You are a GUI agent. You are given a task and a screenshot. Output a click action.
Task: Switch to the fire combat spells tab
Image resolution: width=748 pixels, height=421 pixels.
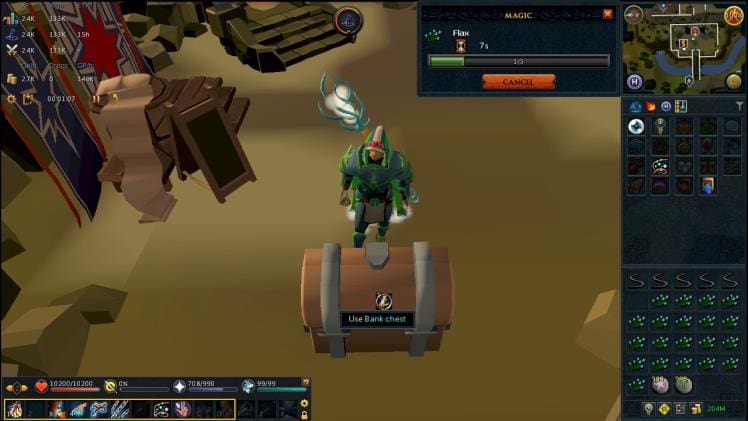tap(649, 106)
